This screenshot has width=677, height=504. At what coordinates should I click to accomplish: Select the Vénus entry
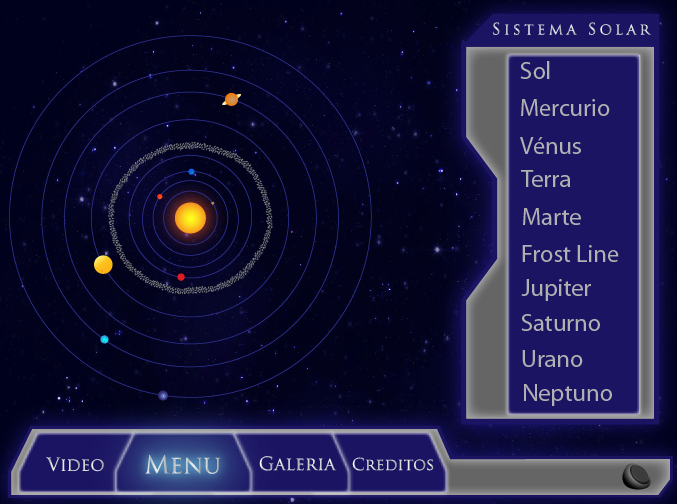tap(551, 146)
